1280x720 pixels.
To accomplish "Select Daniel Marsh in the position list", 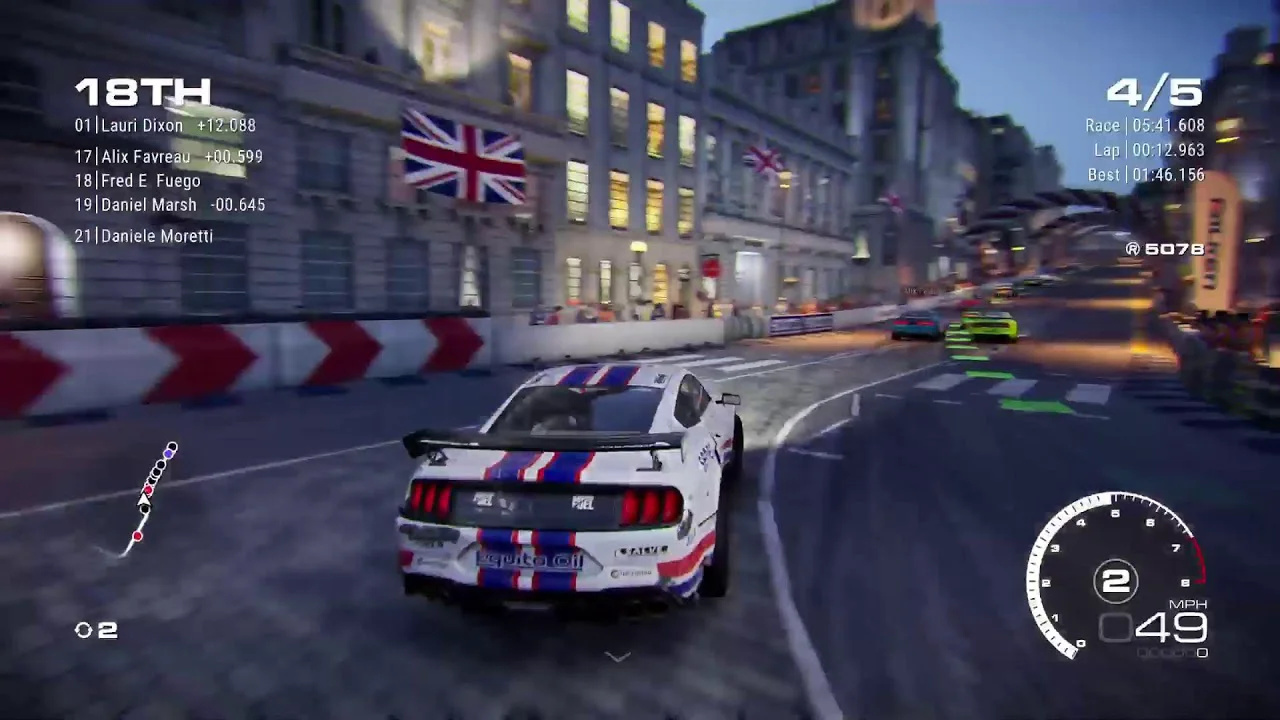I will click(168, 205).
